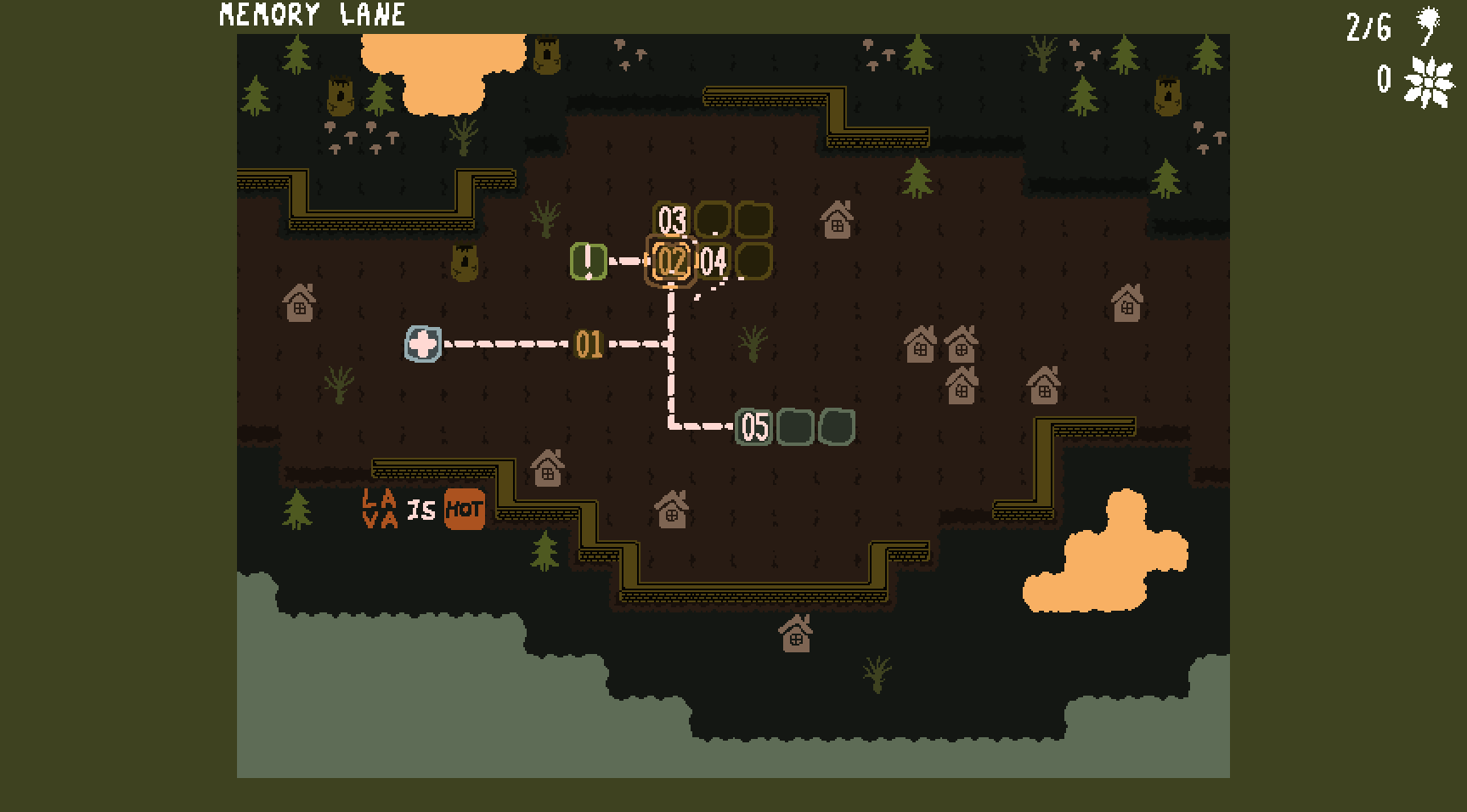
Task: Select level node 01
Action: 590,344
